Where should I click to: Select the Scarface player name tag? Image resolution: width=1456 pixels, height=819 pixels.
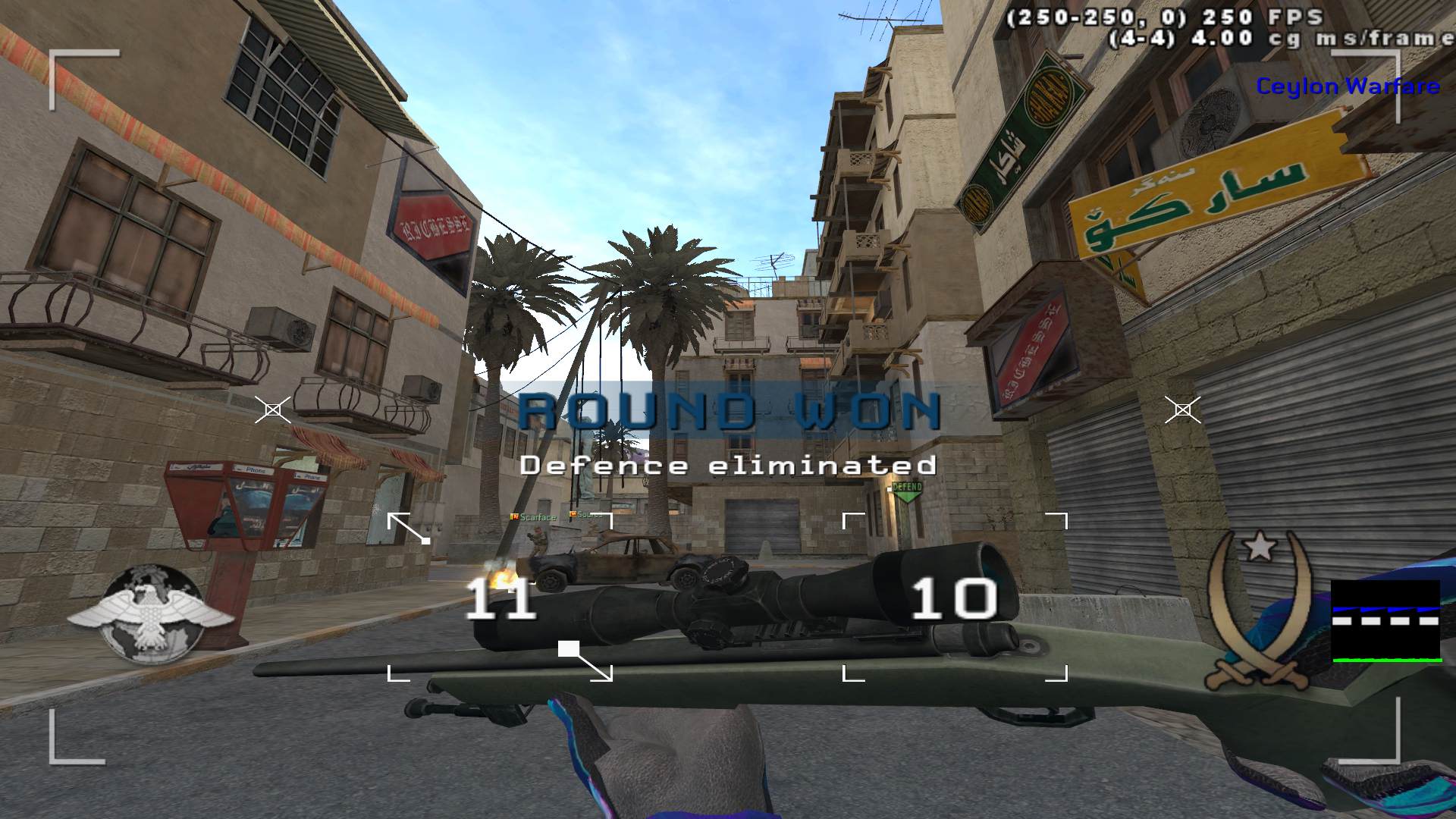(535, 517)
